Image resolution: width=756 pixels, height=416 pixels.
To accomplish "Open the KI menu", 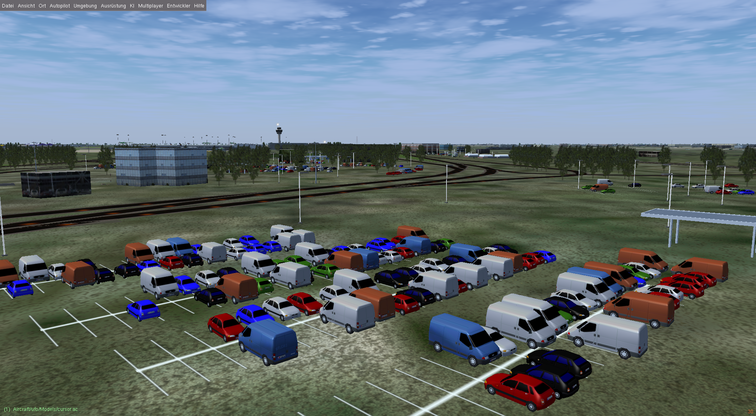I will [131, 5].
